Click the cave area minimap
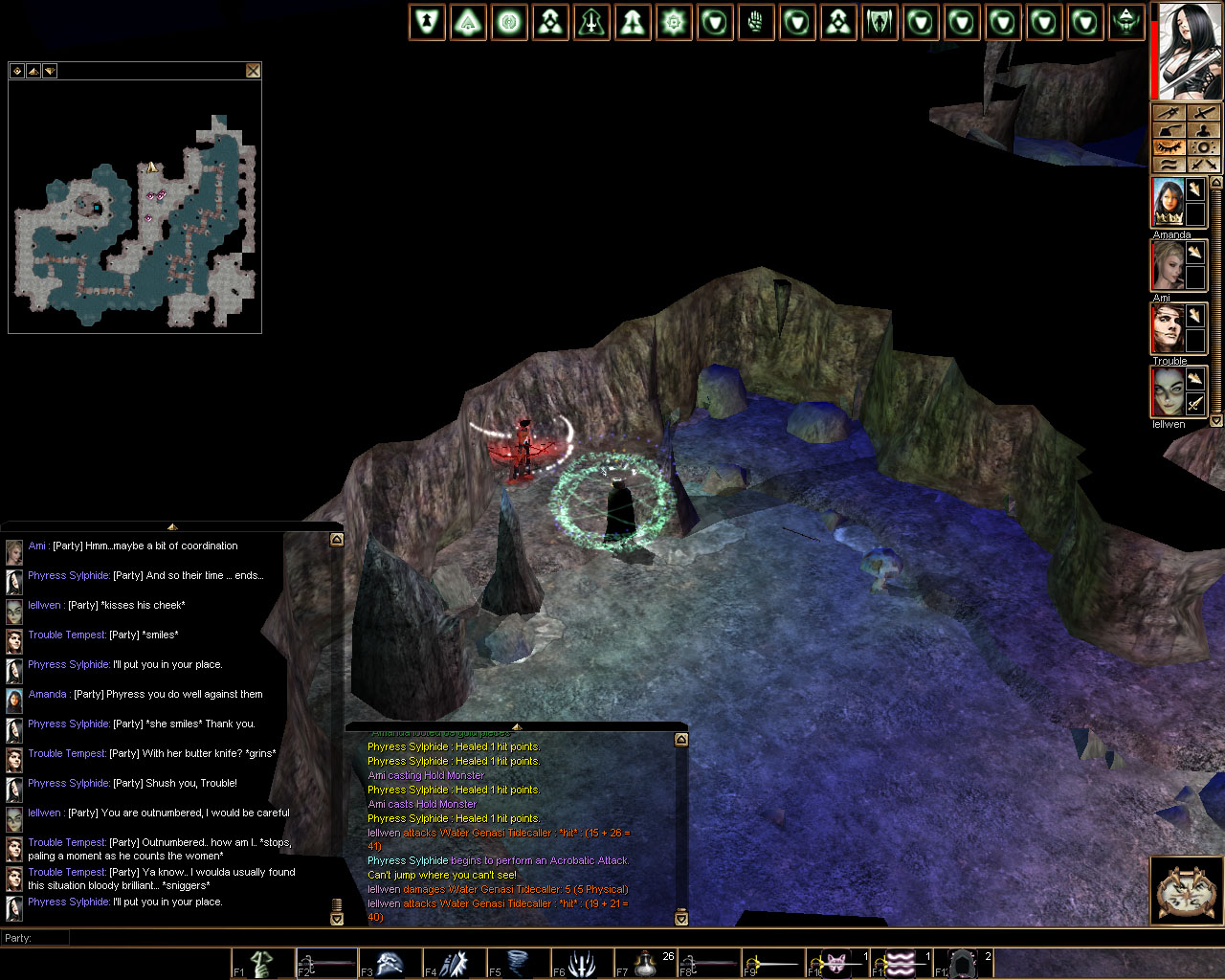 tap(135, 218)
